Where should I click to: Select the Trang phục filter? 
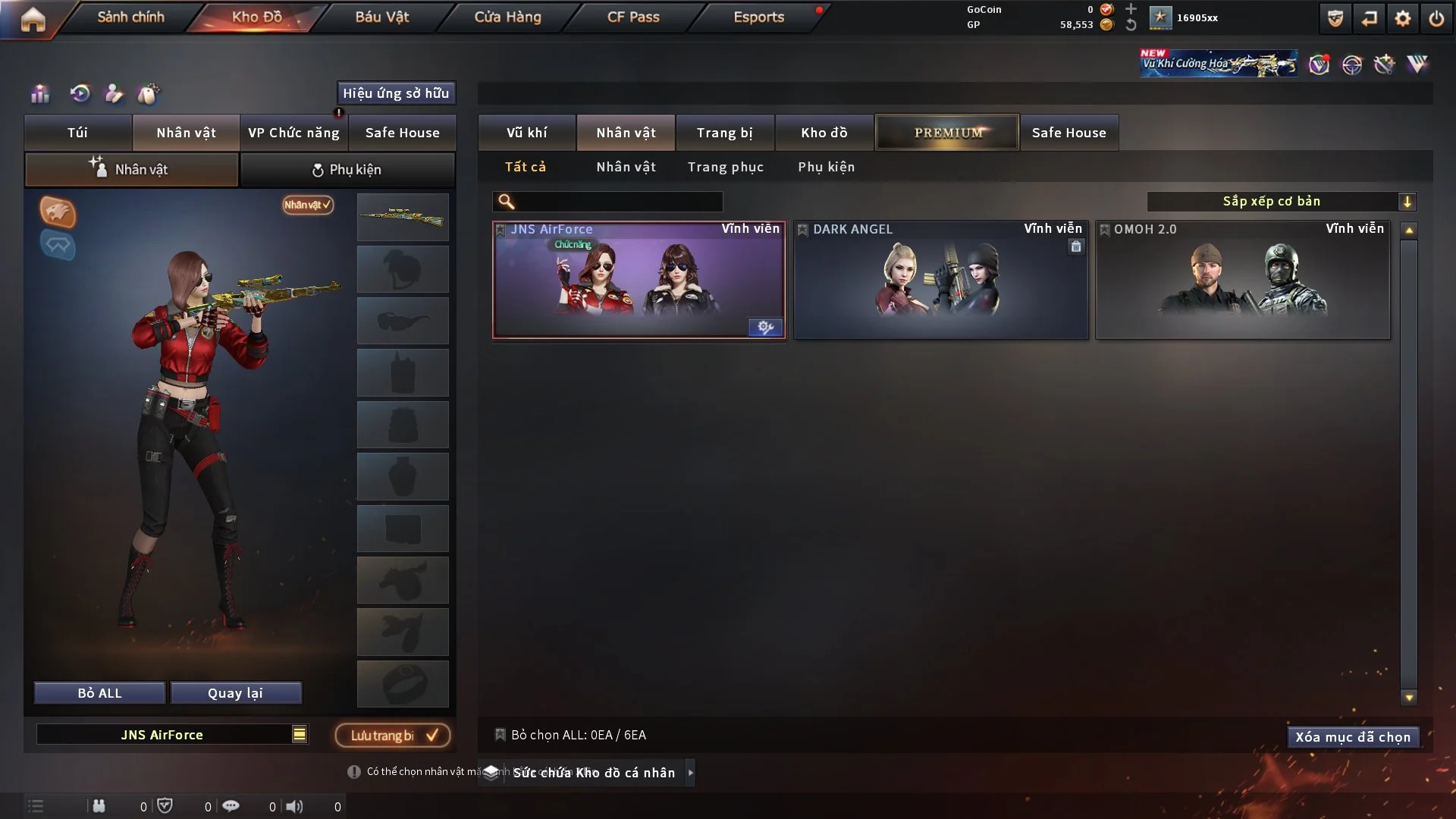coord(725,167)
